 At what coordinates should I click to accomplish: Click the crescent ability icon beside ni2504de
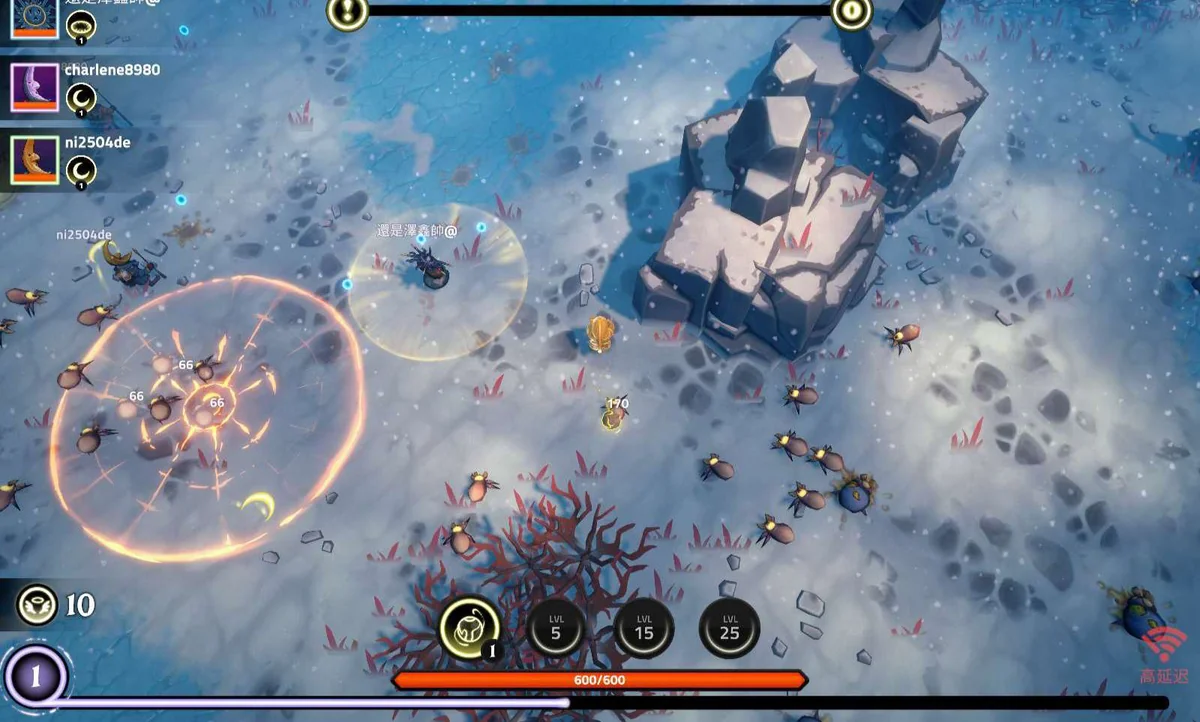click(x=81, y=171)
